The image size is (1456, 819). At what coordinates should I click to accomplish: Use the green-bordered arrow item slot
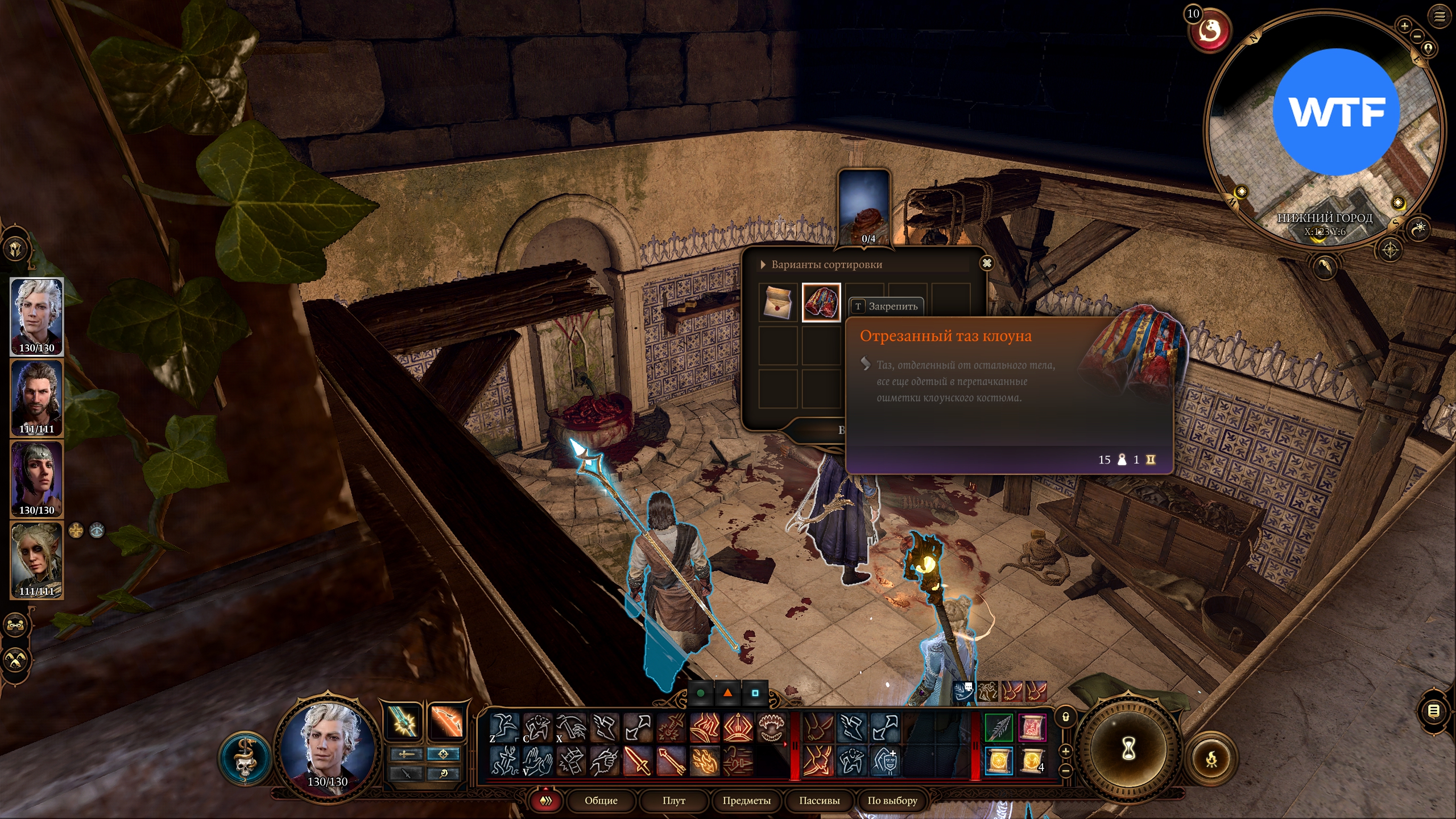pyautogui.click(x=999, y=727)
